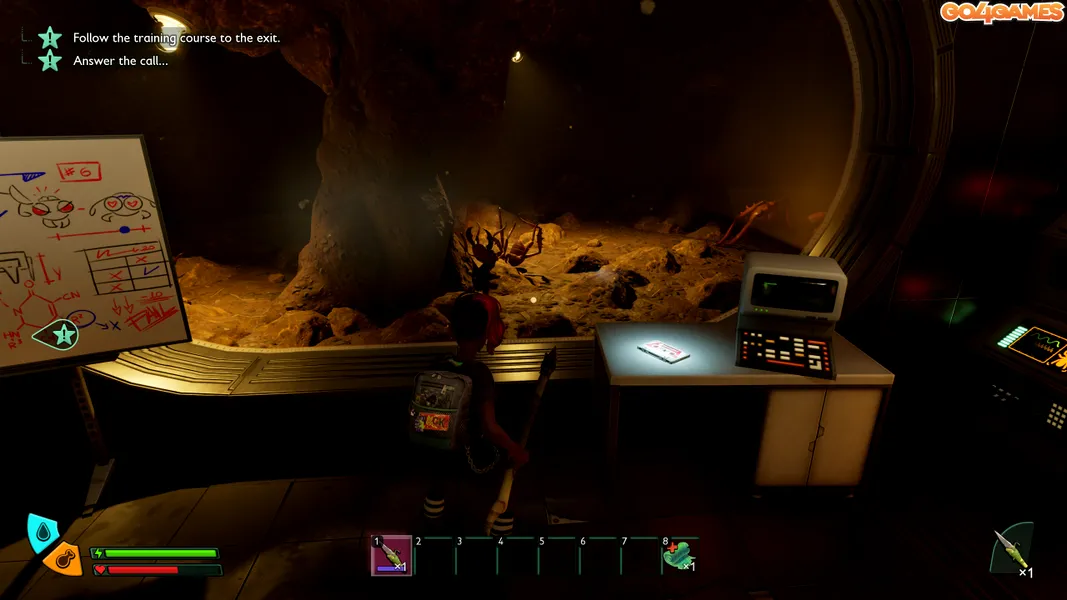This screenshot has width=1067, height=600.
Task: Select the 'Answer the call...' objective
Action: 120,61
